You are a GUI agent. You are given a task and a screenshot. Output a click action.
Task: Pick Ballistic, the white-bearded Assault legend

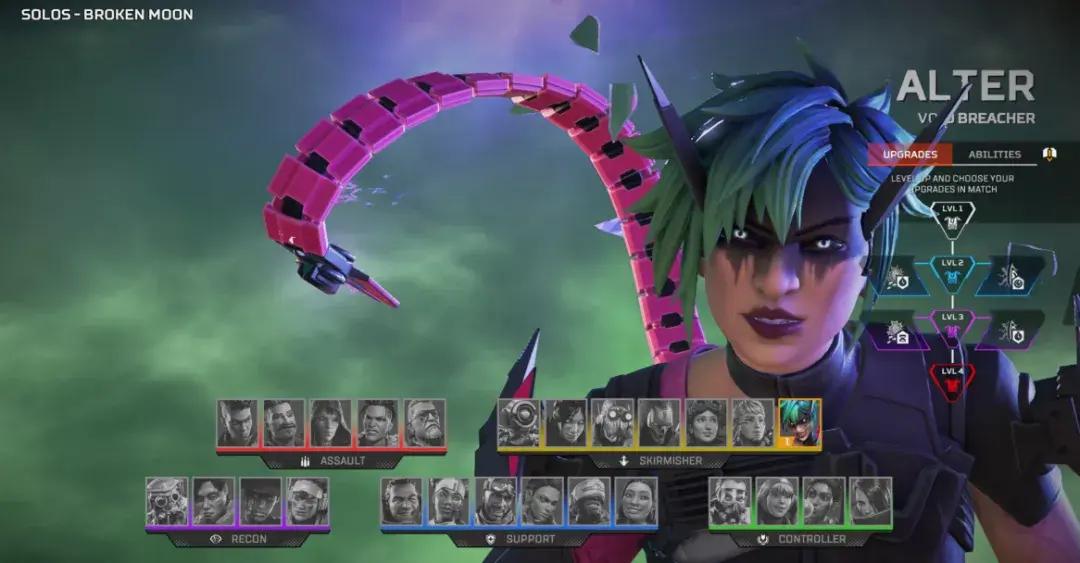(x=425, y=422)
